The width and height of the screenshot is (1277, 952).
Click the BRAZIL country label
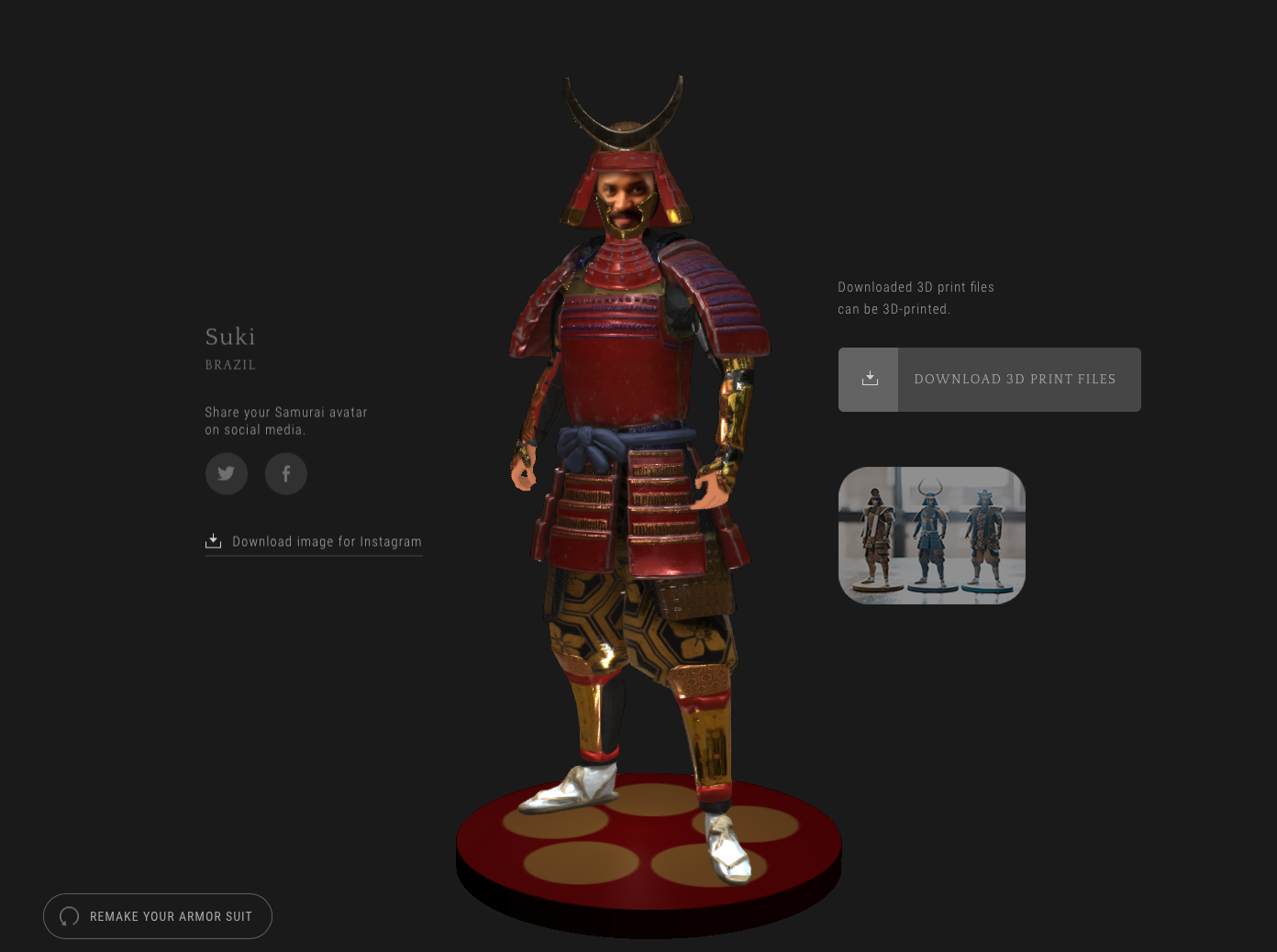point(229,364)
